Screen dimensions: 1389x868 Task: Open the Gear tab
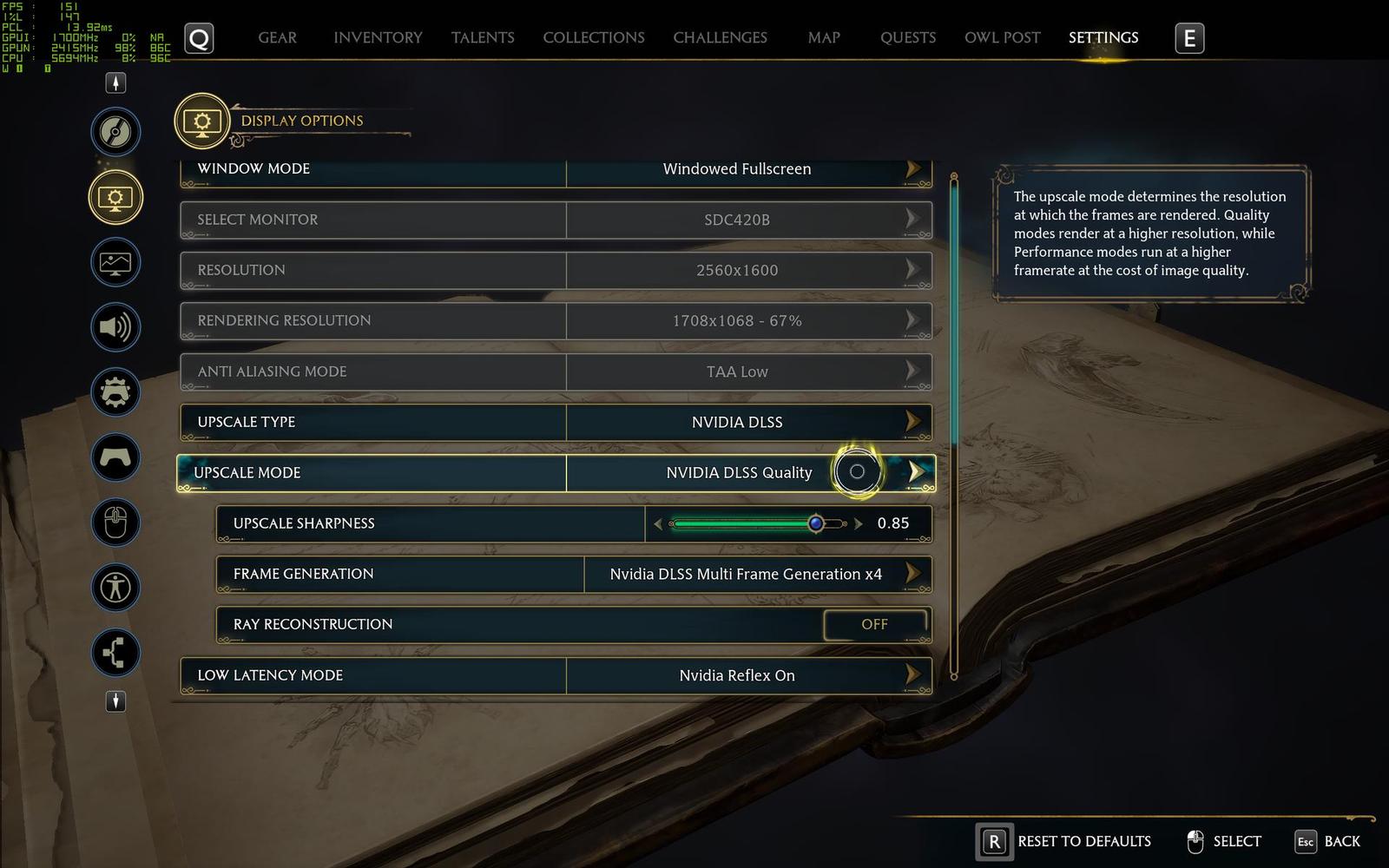tap(277, 38)
